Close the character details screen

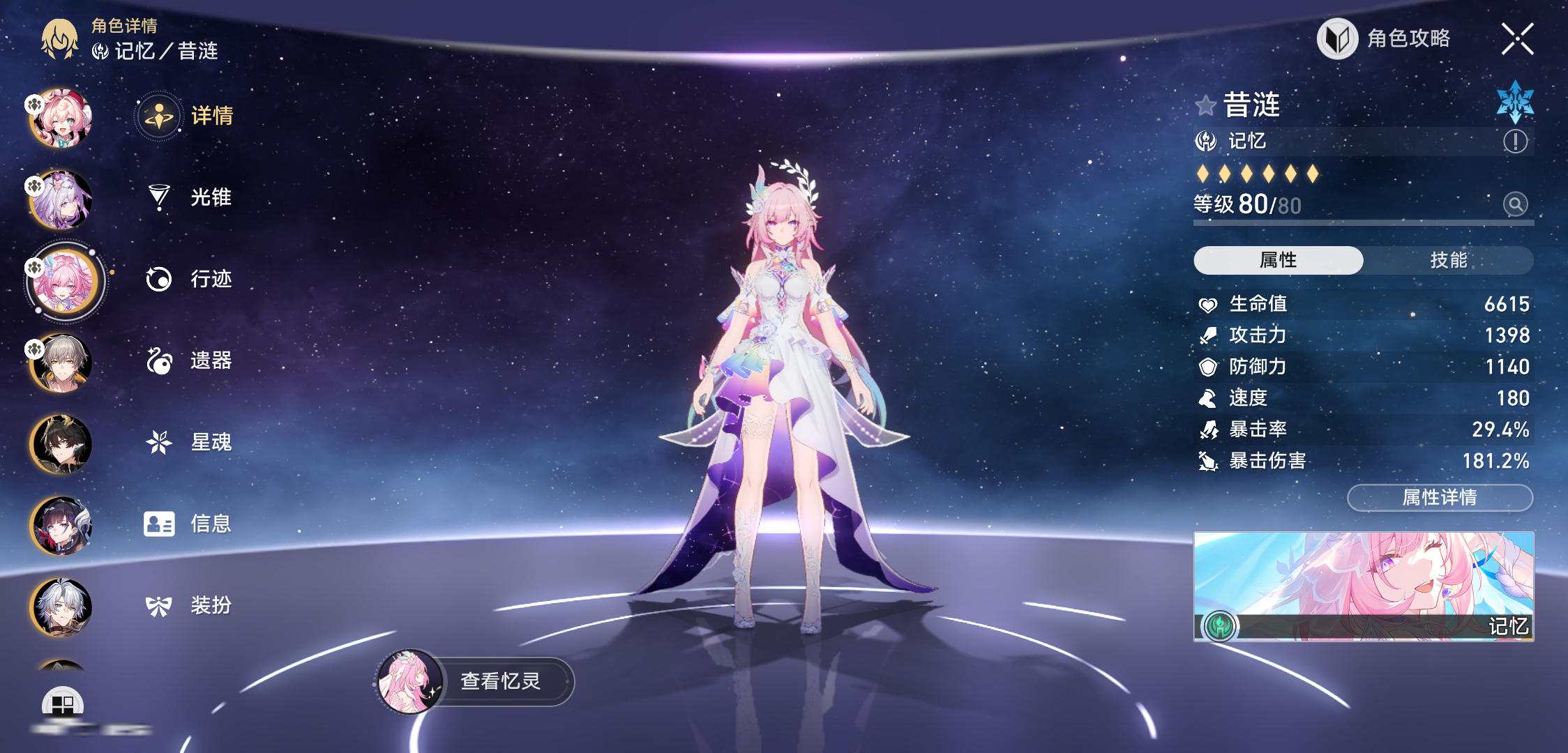pyautogui.click(x=1517, y=39)
